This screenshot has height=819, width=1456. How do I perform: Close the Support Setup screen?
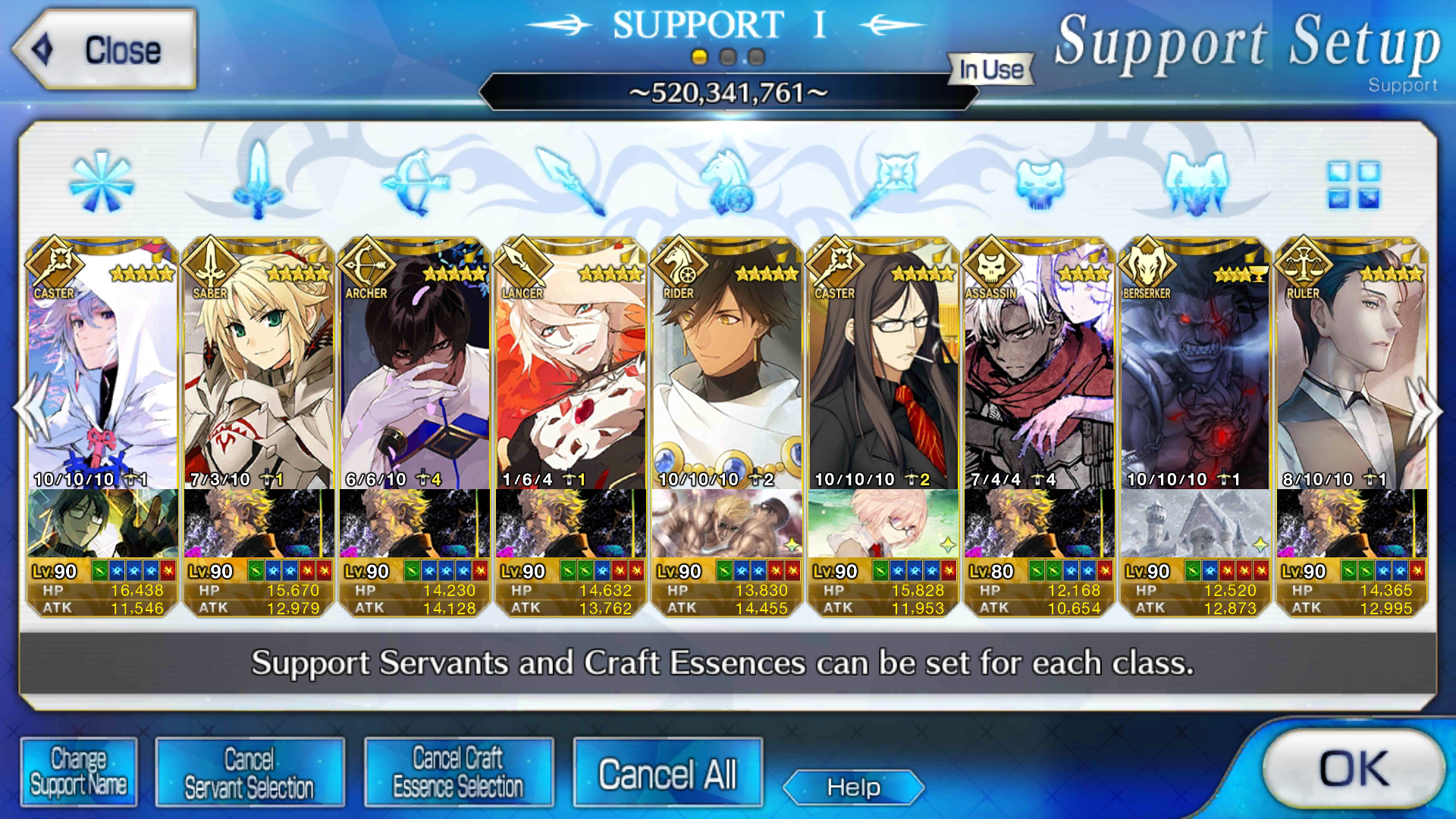pyautogui.click(x=105, y=50)
